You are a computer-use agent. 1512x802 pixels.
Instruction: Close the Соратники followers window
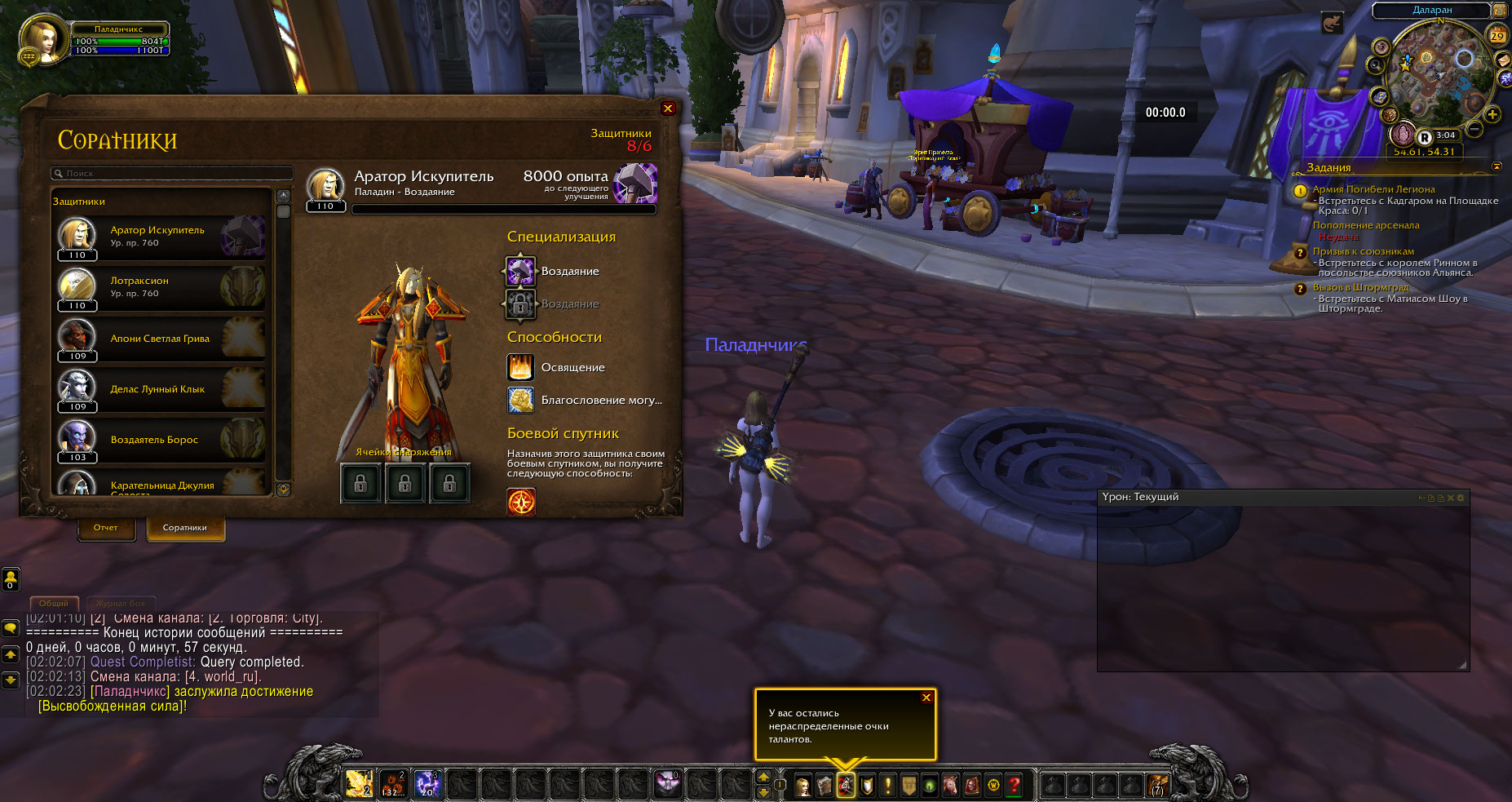tap(668, 109)
